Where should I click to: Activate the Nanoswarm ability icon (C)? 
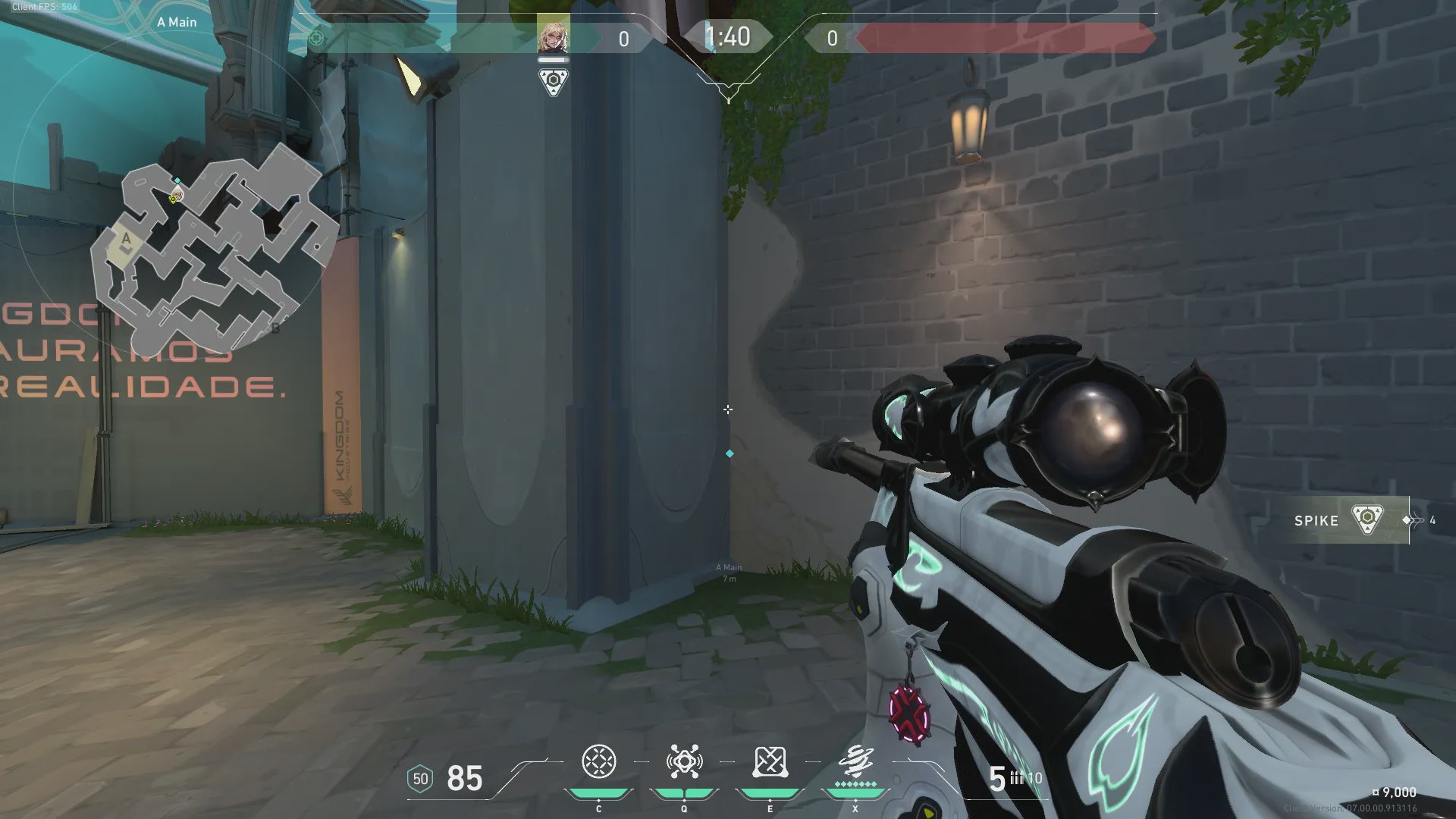click(x=598, y=762)
